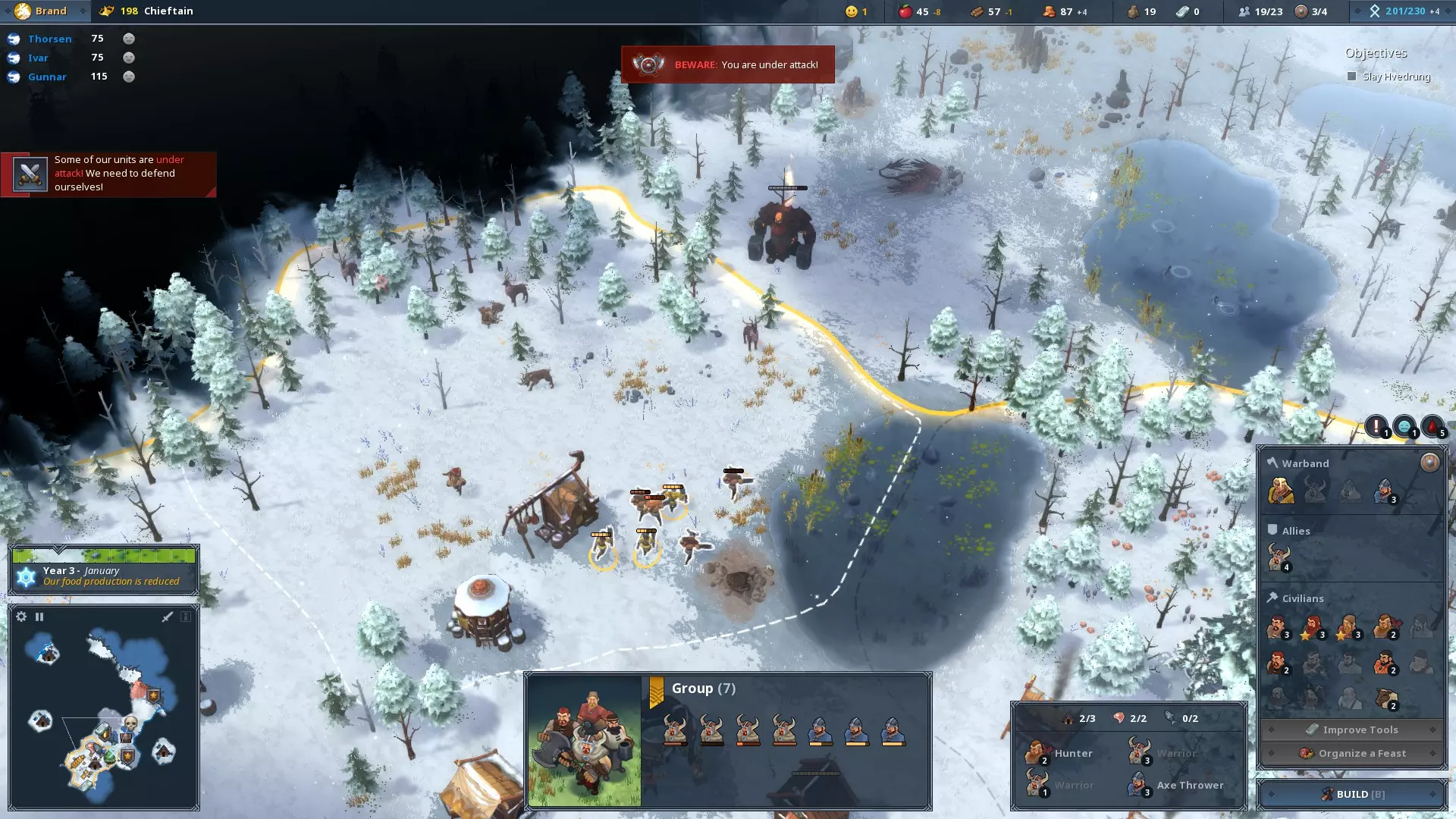
Task: Select the blond warchief portrait in Warband
Action: (x=1280, y=491)
